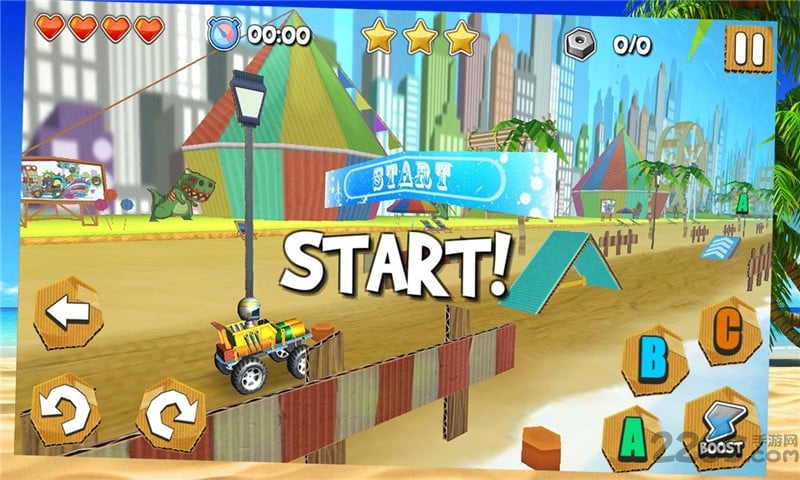Rotate the car counter-clockwise
The height and width of the screenshot is (480, 800).
64,410
